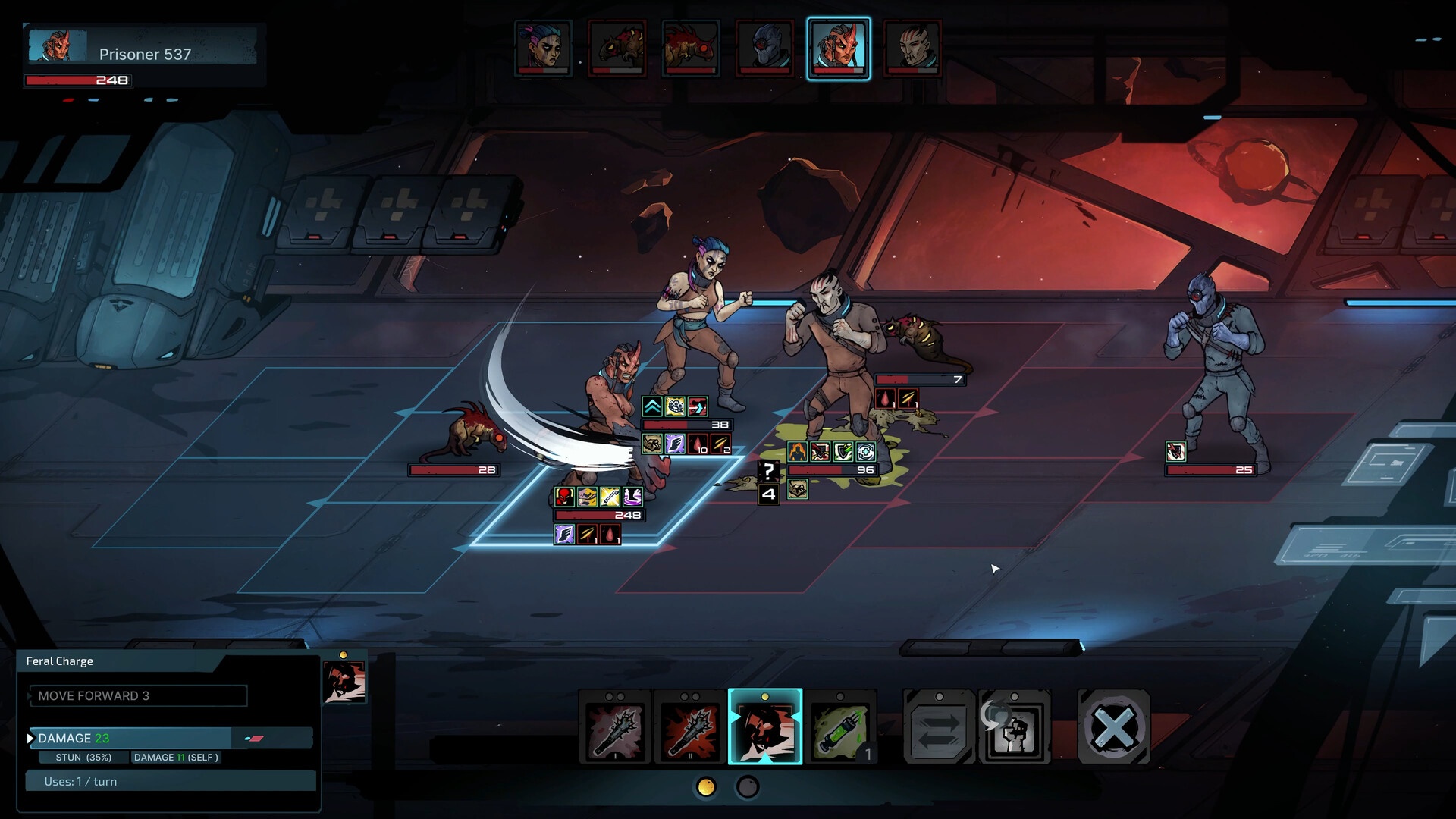
Task: Activate the raised fist ability
Action: tap(1015, 728)
